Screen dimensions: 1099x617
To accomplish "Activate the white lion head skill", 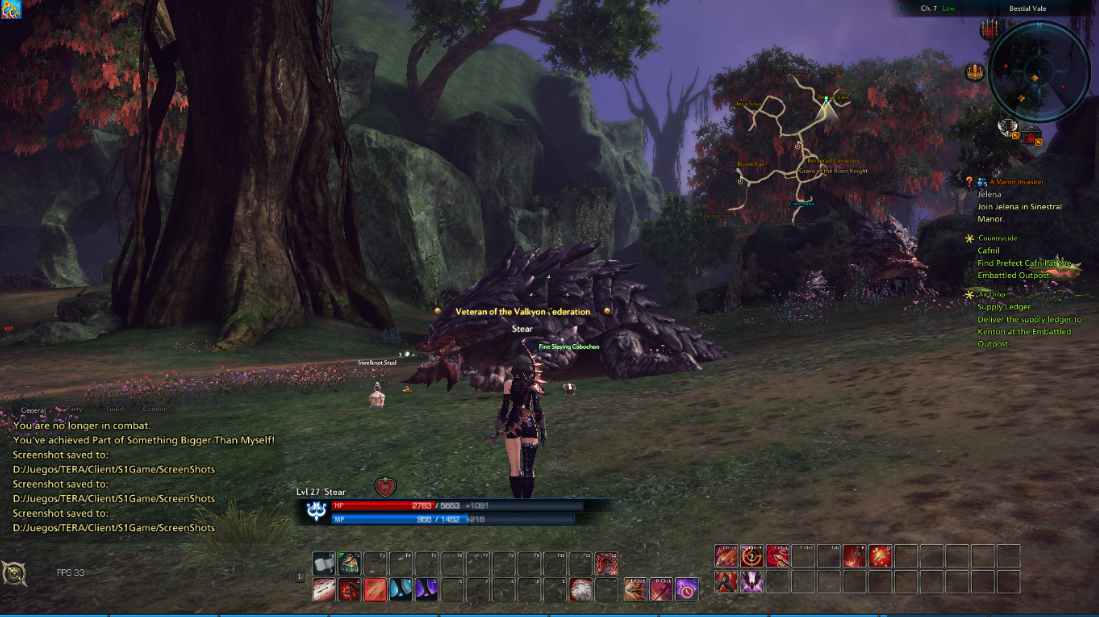I will (x=581, y=589).
